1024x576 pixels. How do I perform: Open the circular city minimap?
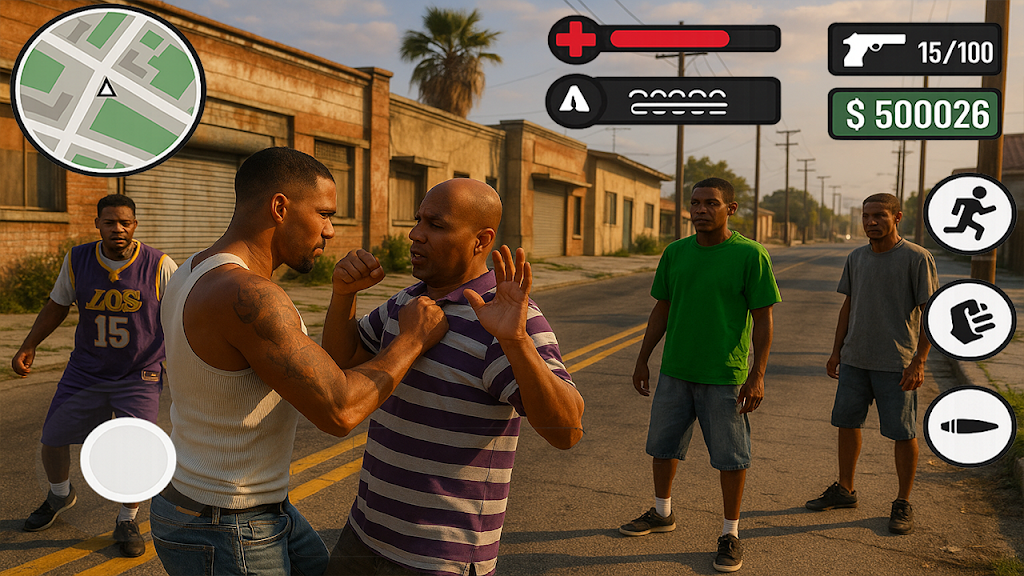(107, 90)
